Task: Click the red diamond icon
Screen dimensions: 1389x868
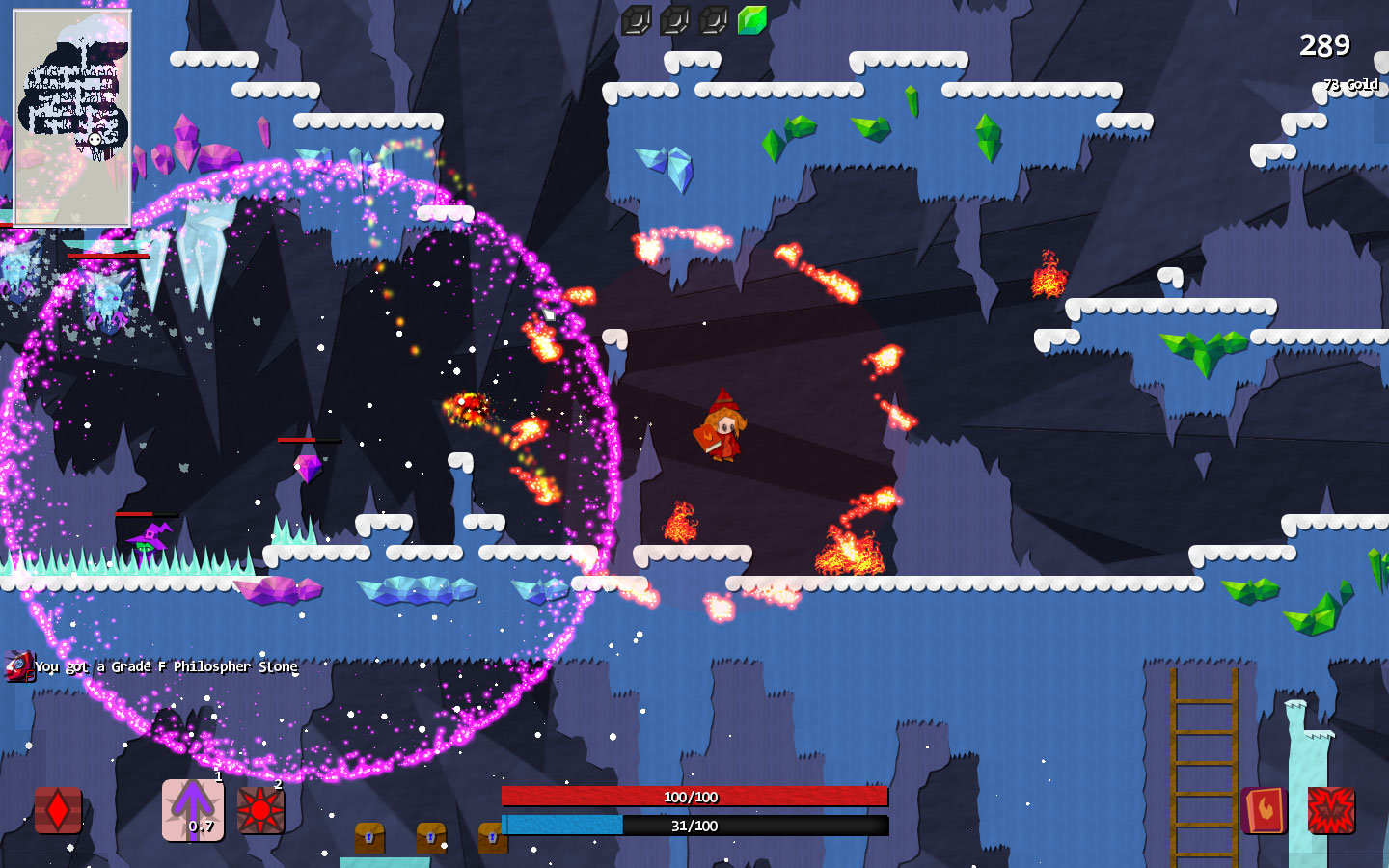Action: (x=58, y=810)
